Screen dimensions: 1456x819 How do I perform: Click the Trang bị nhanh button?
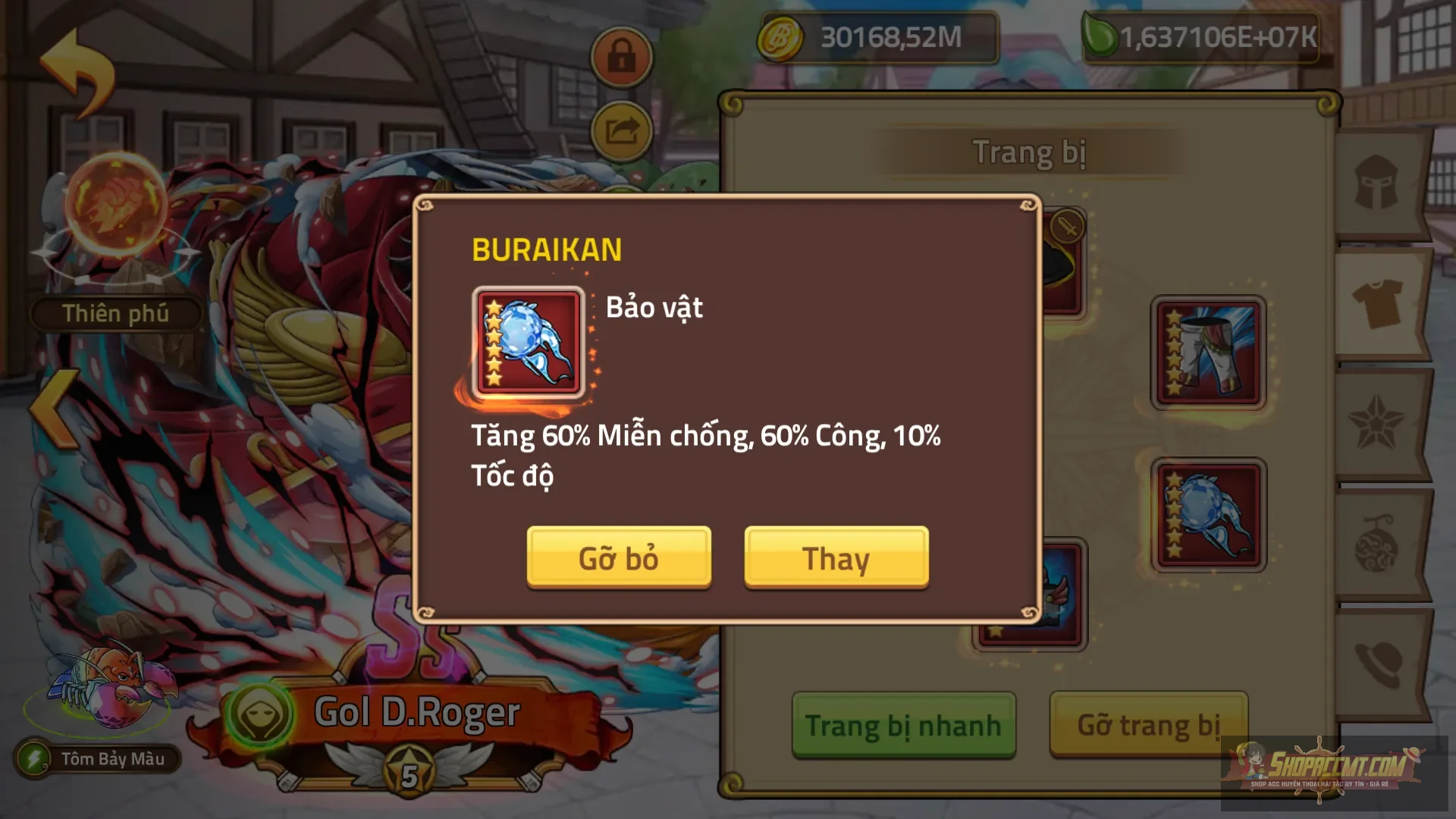[x=902, y=724]
